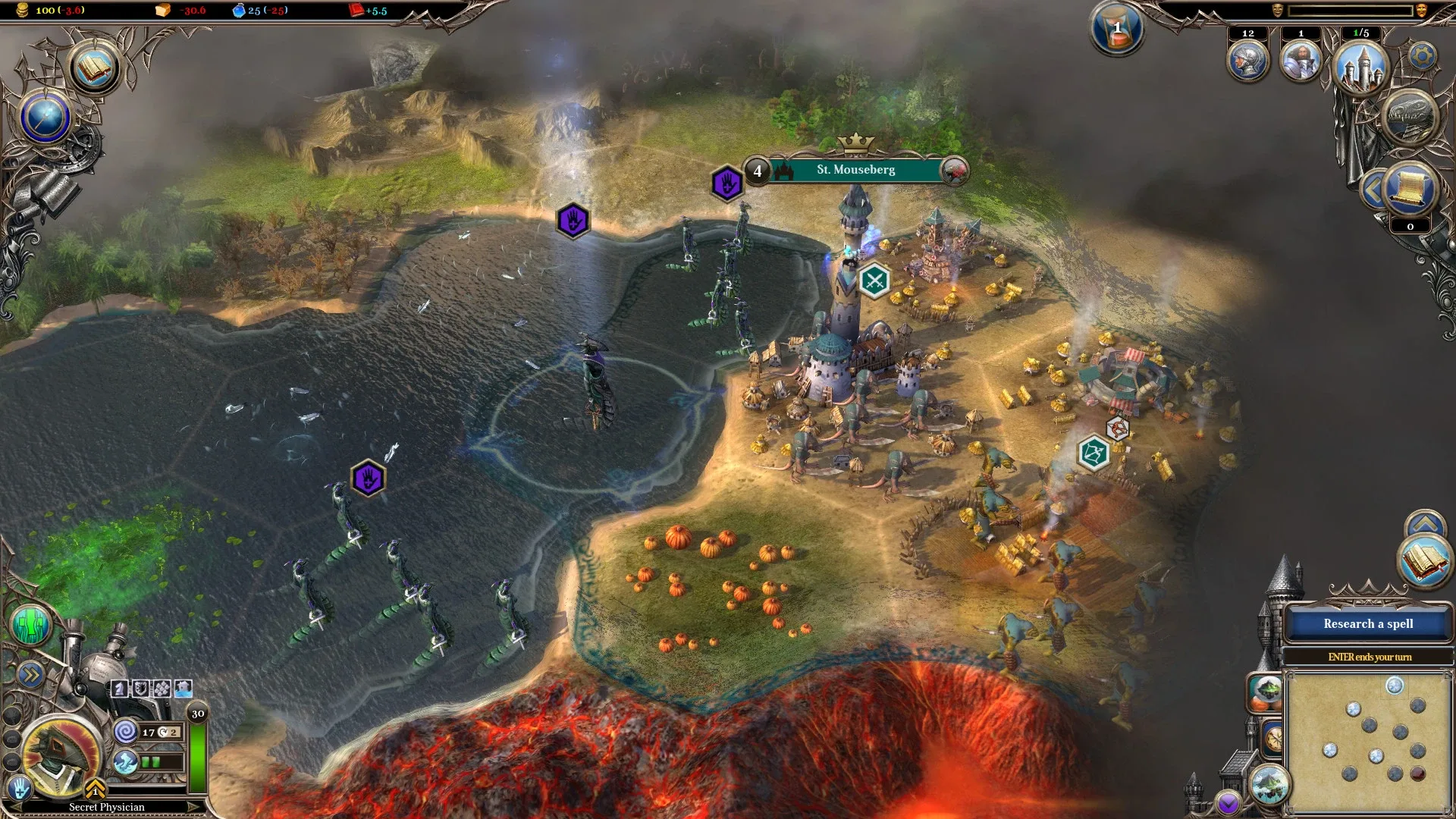This screenshot has height=819, width=1456.
Task: Select the Secret Physician unit portrait
Action: click(x=62, y=754)
